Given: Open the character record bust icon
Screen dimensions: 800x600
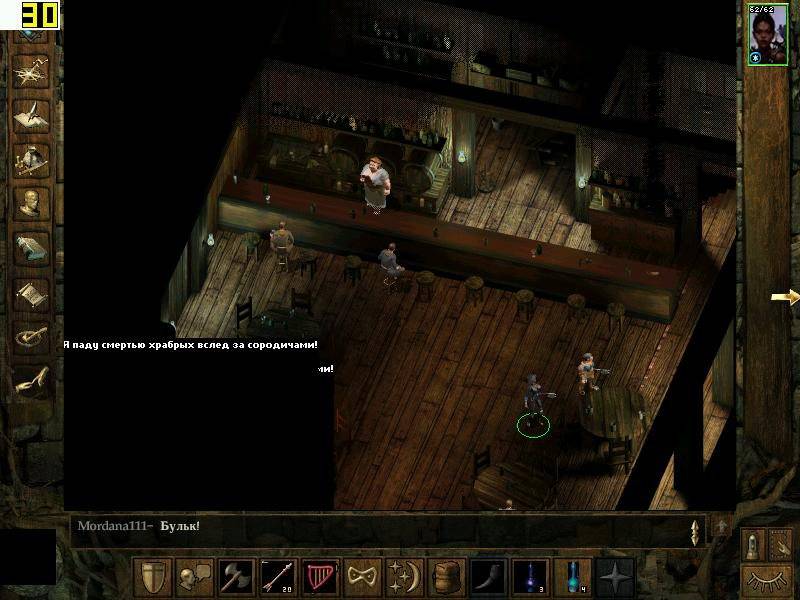Looking at the screenshot, I should 30,203.
